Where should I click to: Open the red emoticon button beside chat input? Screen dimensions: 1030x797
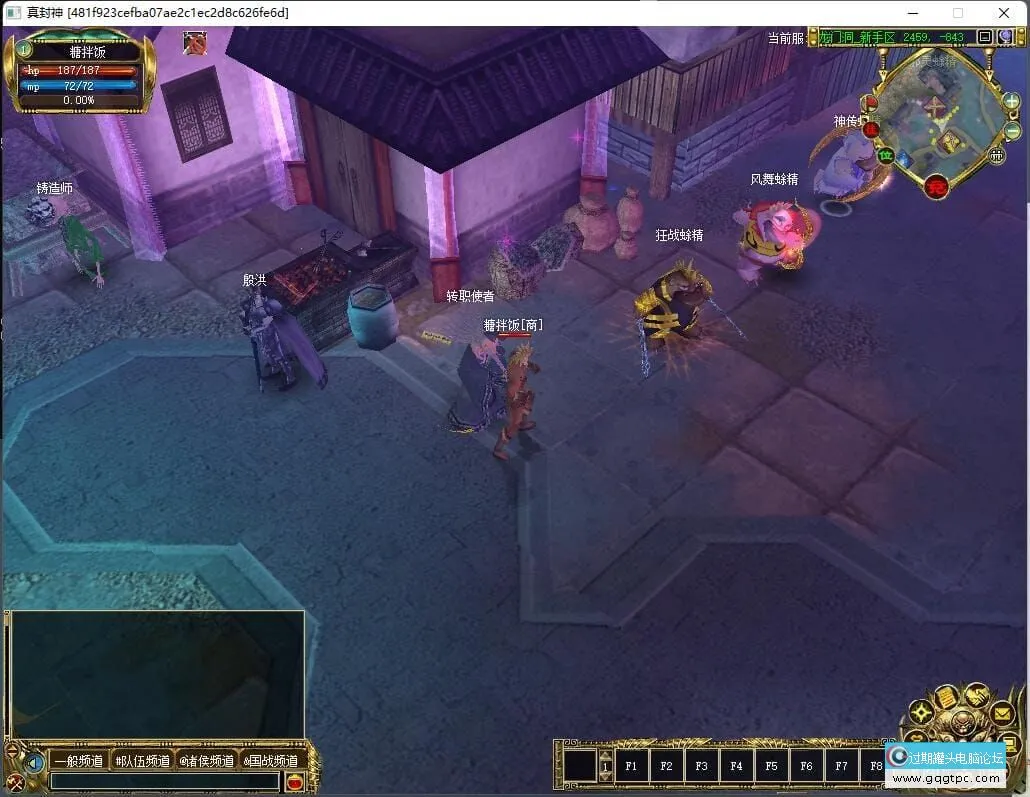[x=294, y=782]
